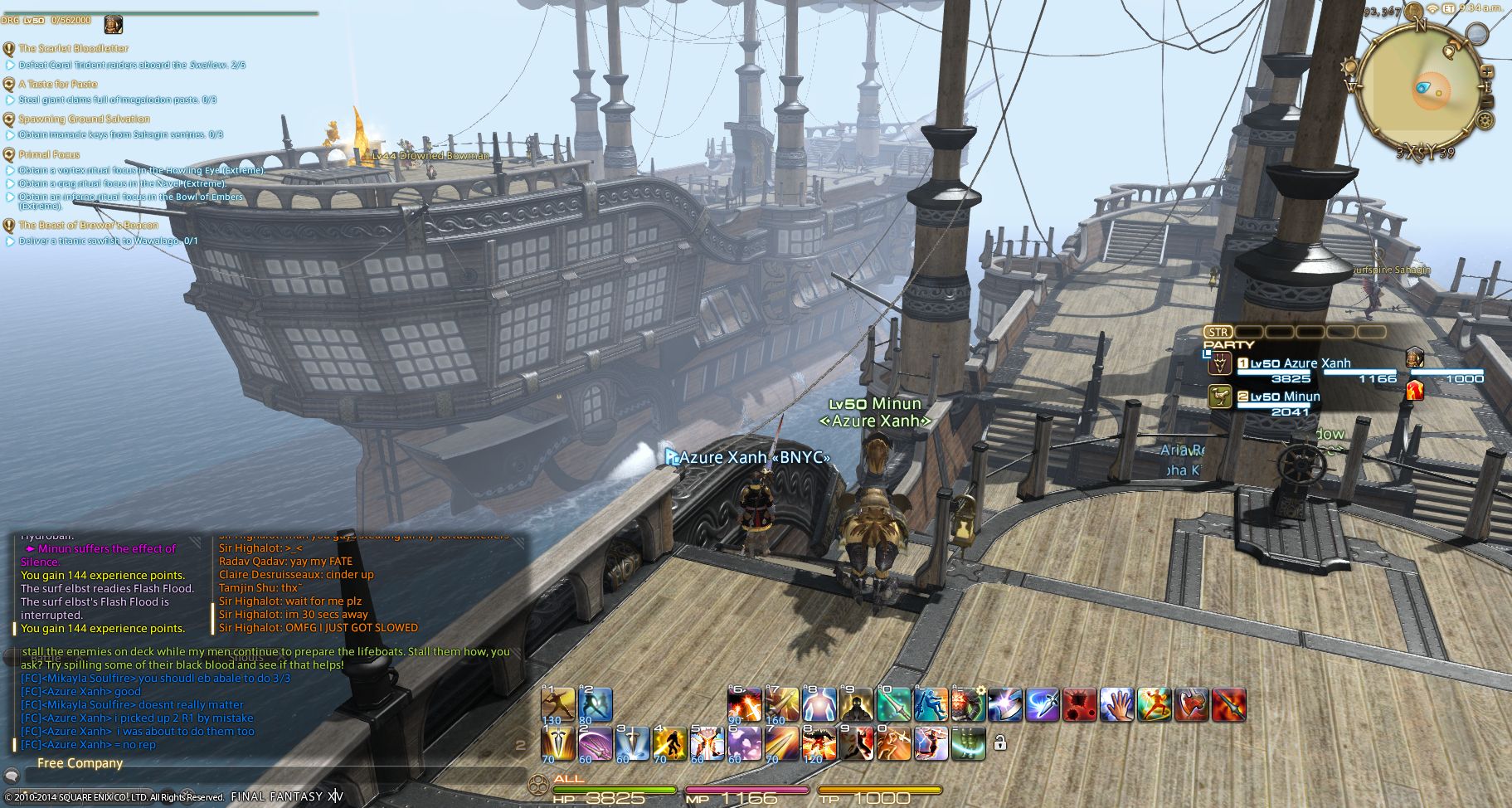Activate the purple petals ability icon

click(744, 743)
